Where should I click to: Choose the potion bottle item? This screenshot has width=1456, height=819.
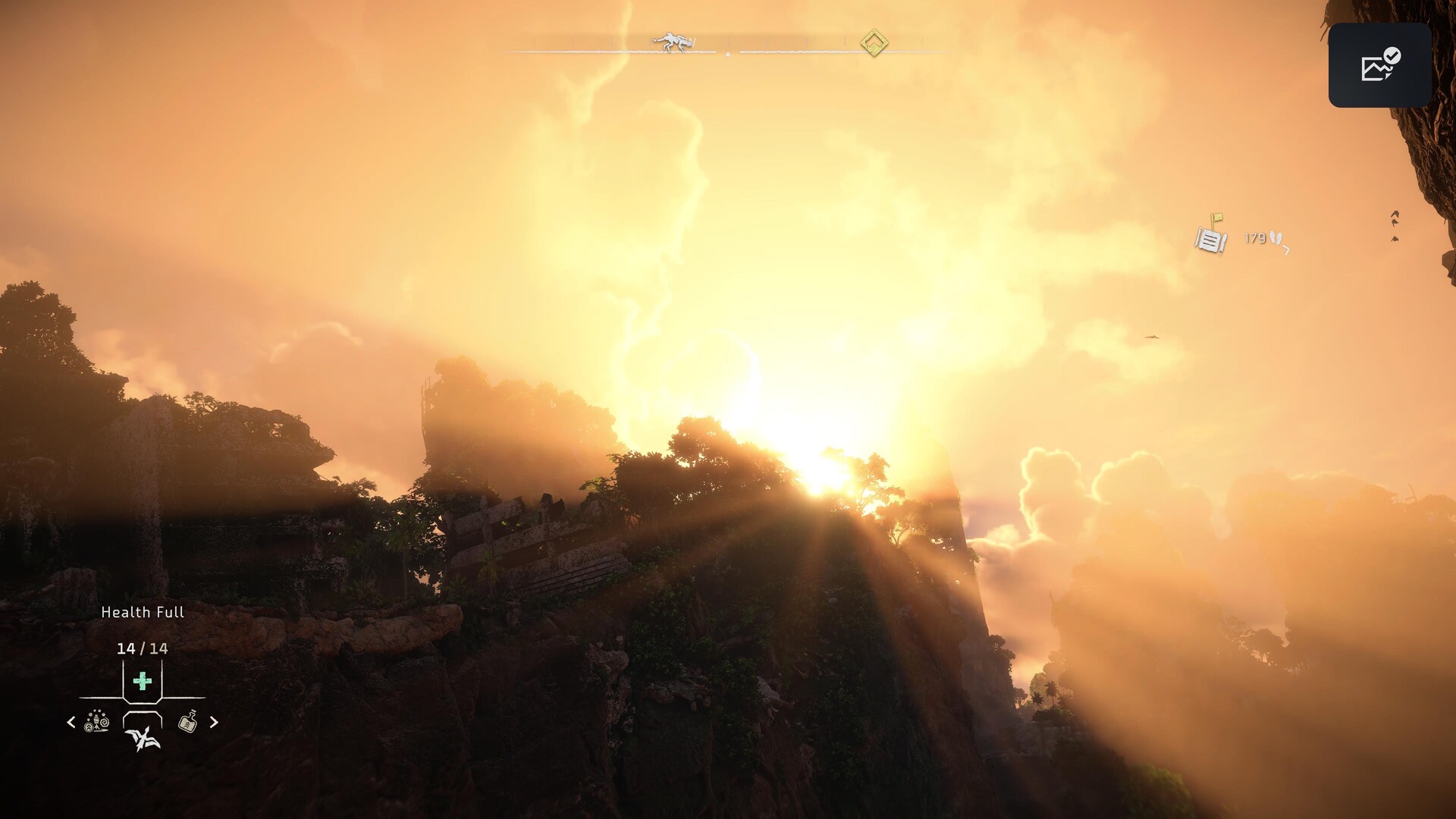pyautogui.click(x=187, y=722)
